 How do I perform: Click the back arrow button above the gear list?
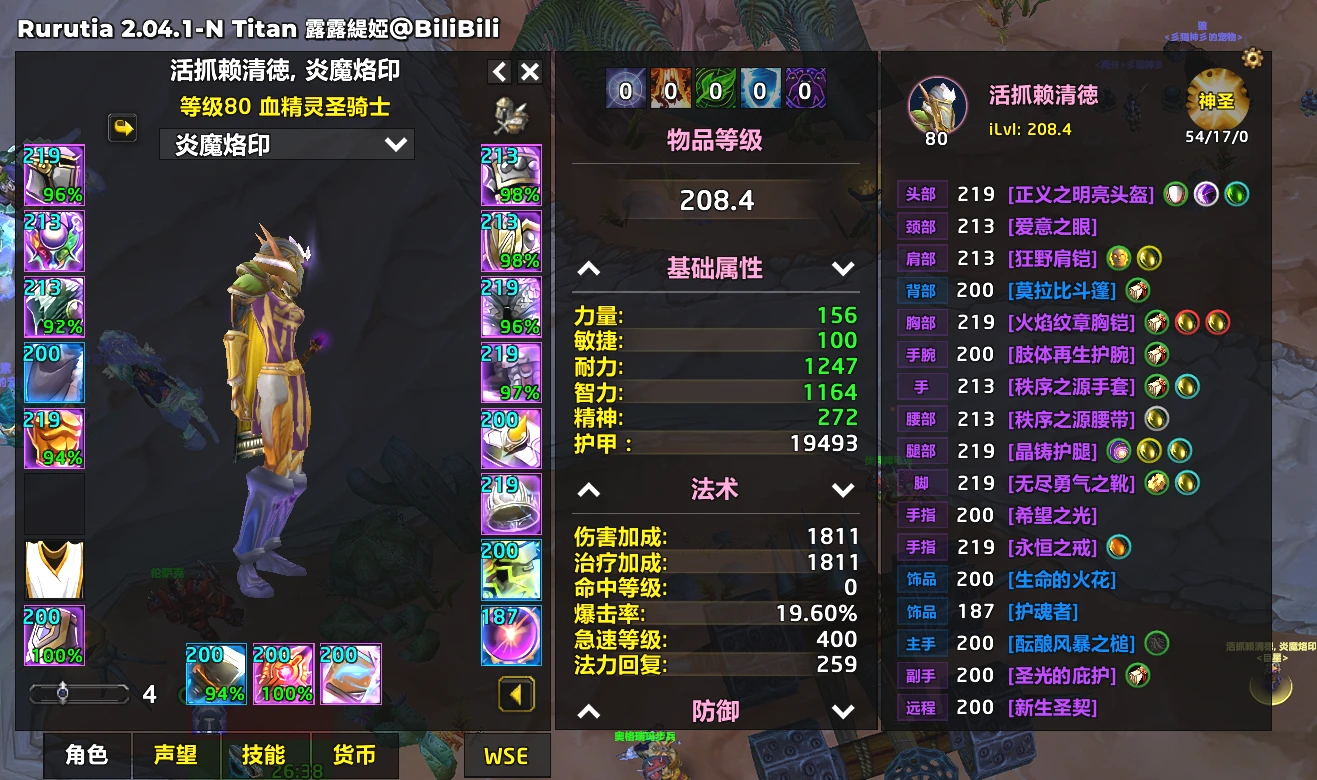498,73
